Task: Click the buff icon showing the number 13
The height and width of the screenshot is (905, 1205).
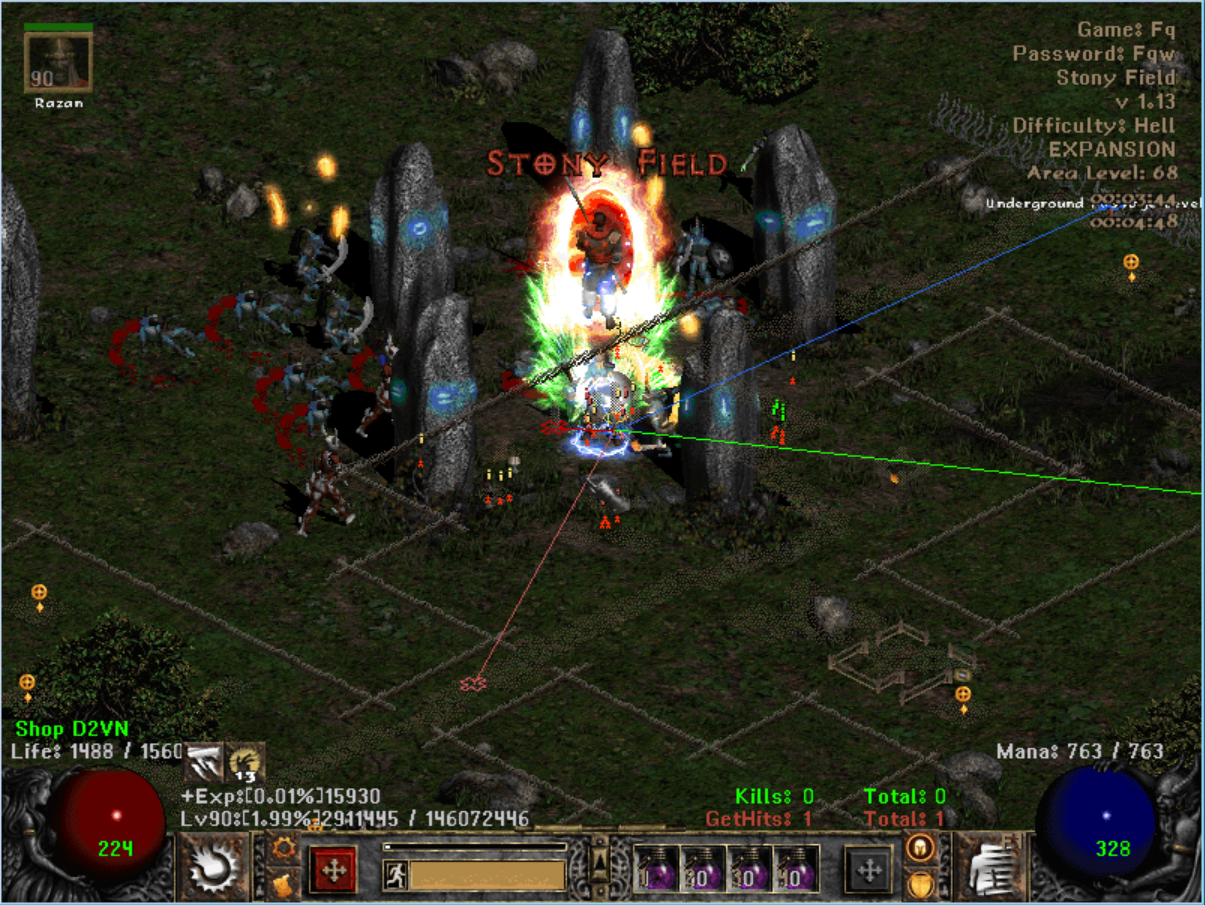Action: coord(246,763)
